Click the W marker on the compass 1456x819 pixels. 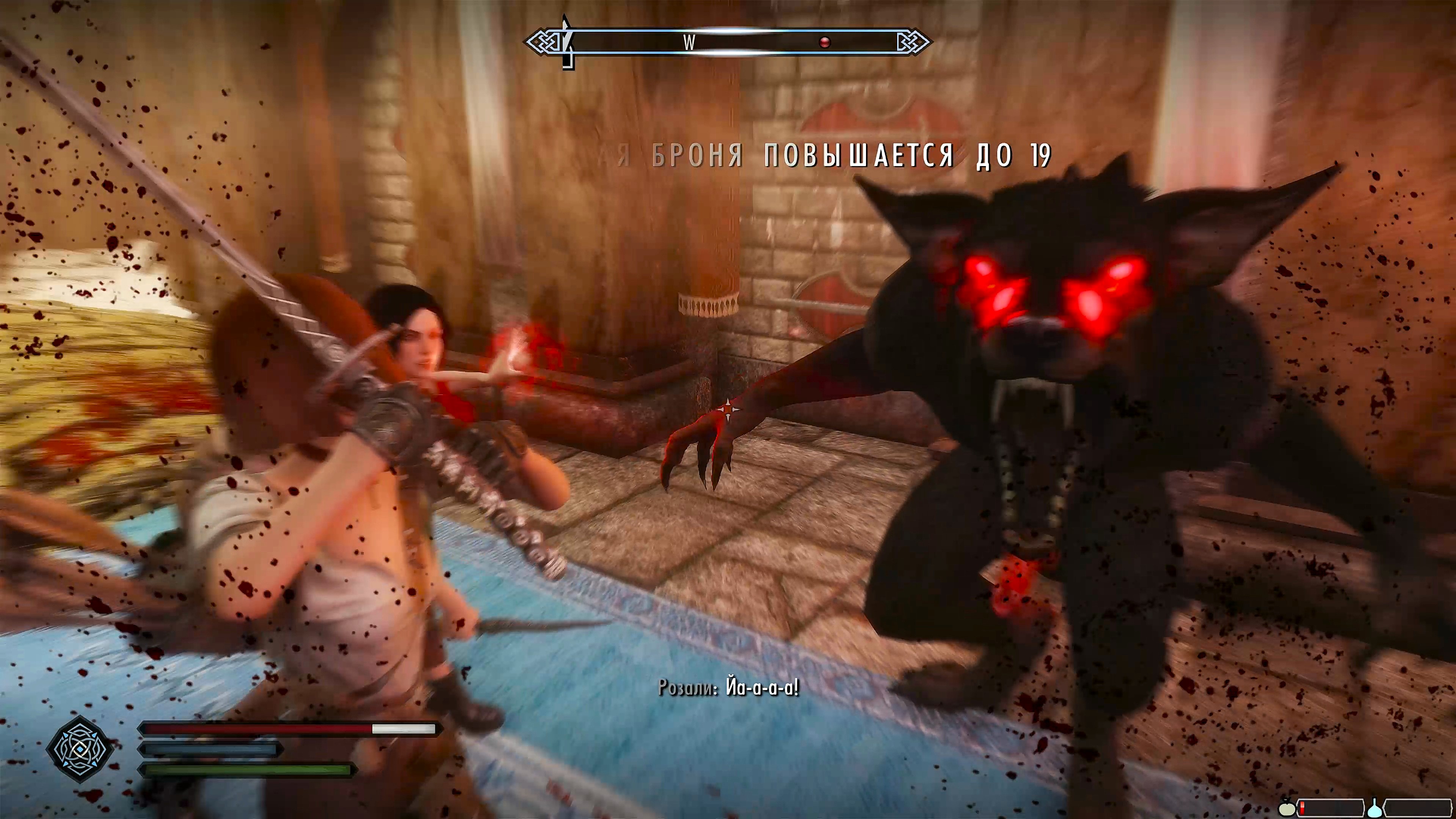coord(689,42)
